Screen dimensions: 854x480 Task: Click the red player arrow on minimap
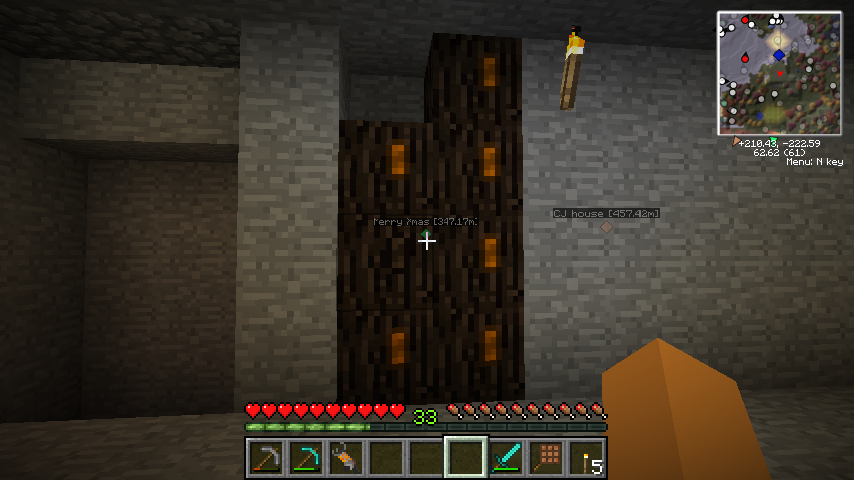(x=780, y=73)
